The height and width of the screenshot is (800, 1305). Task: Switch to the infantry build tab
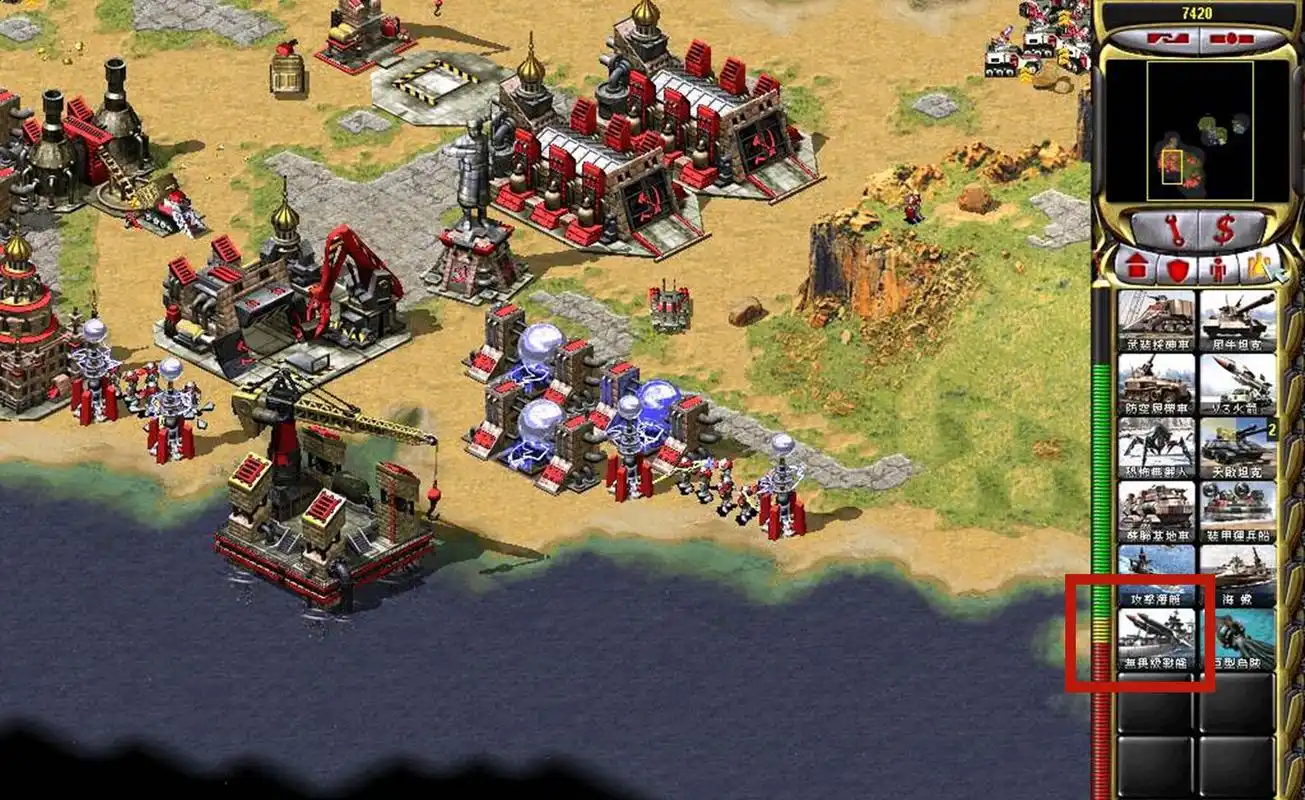point(1218,268)
